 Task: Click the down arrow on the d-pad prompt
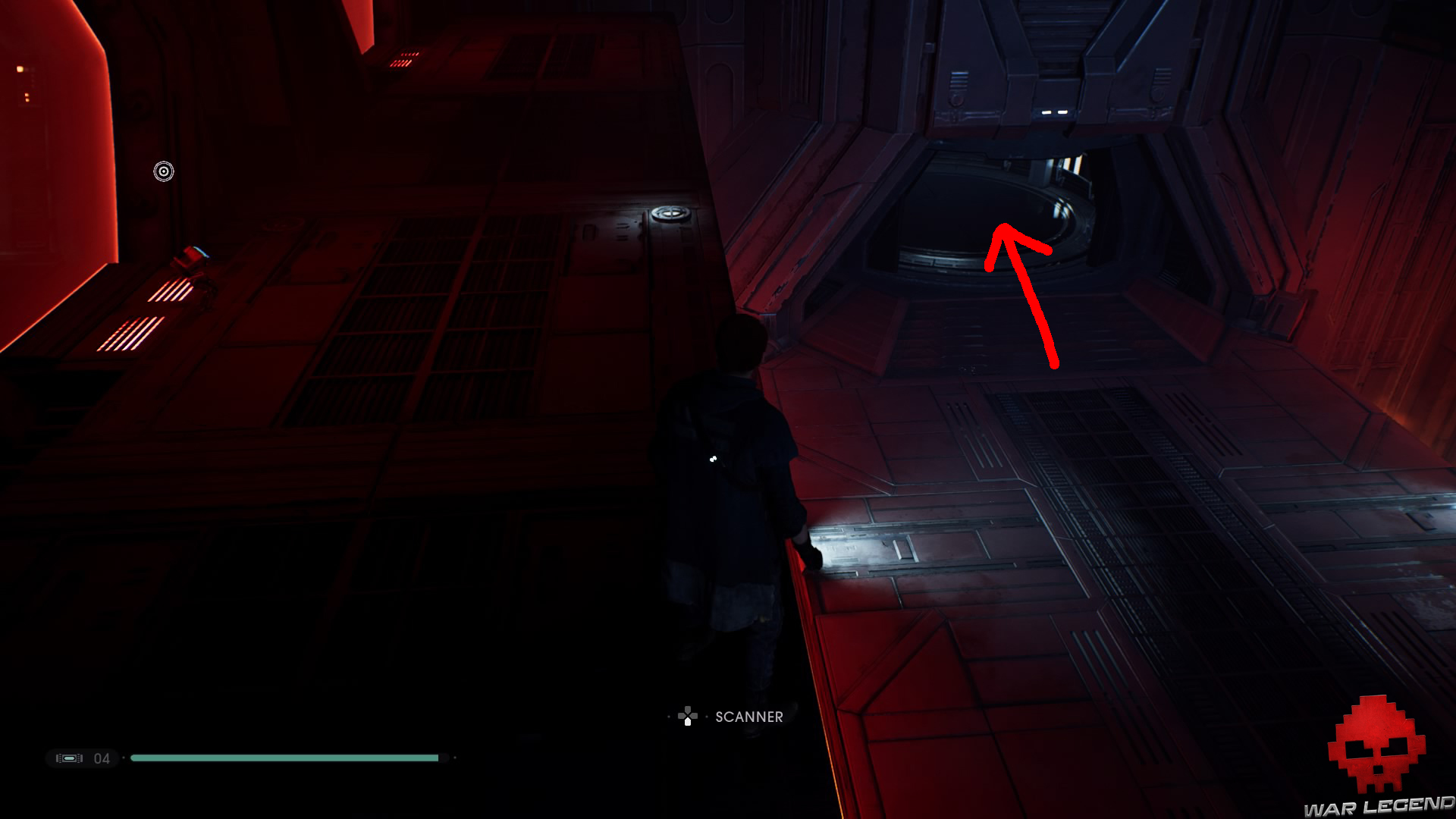coord(686,720)
